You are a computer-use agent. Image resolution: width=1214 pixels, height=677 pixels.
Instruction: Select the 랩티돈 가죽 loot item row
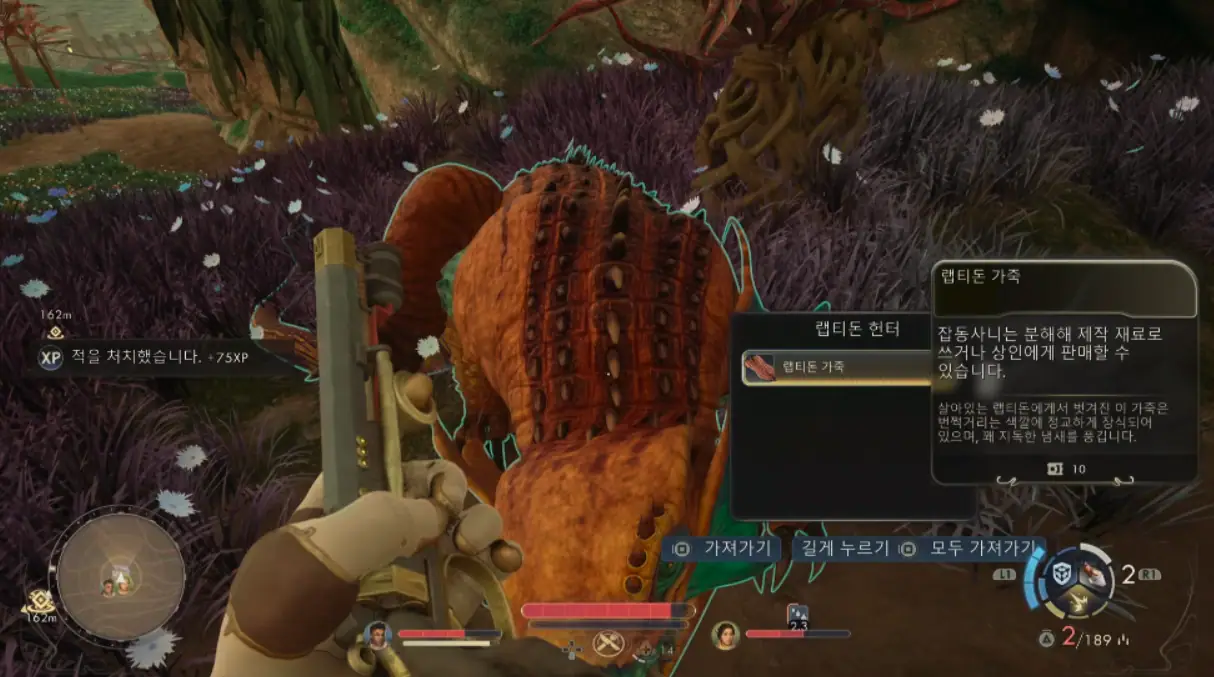tap(838, 368)
